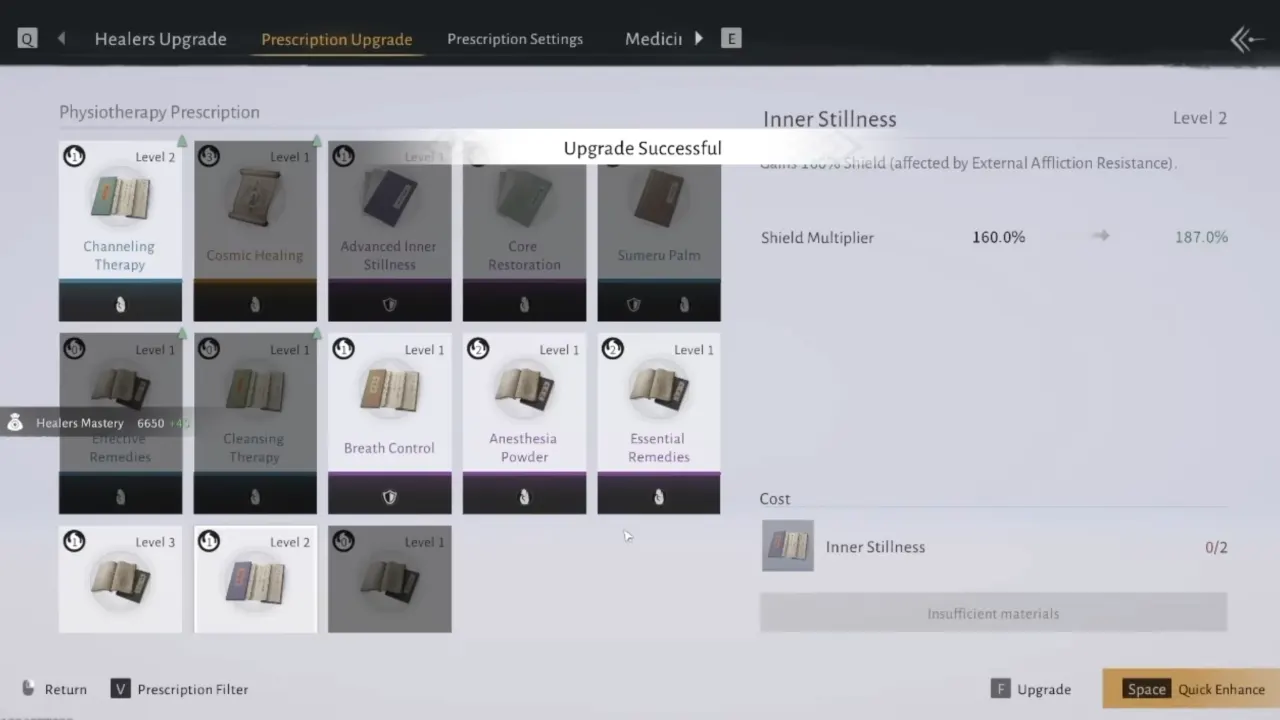The width and height of the screenshot is (1280, 720).
Task: Click the Inner Stillness book icon in Cost section
Action: pos(788,546)
